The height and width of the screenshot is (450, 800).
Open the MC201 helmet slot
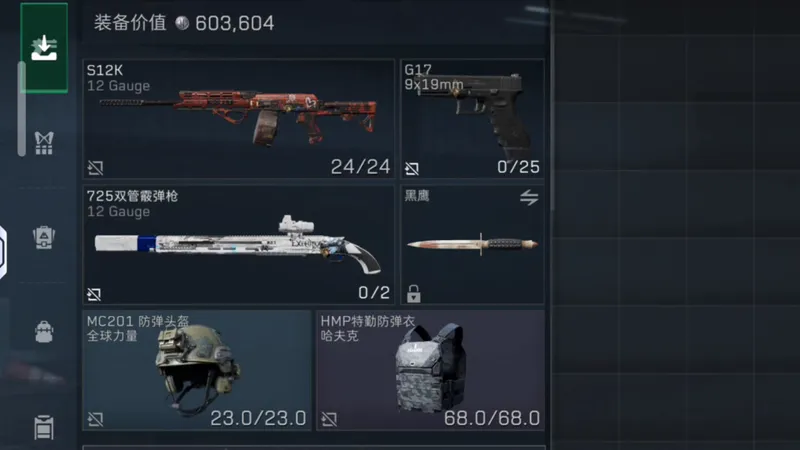pos(197,370)
